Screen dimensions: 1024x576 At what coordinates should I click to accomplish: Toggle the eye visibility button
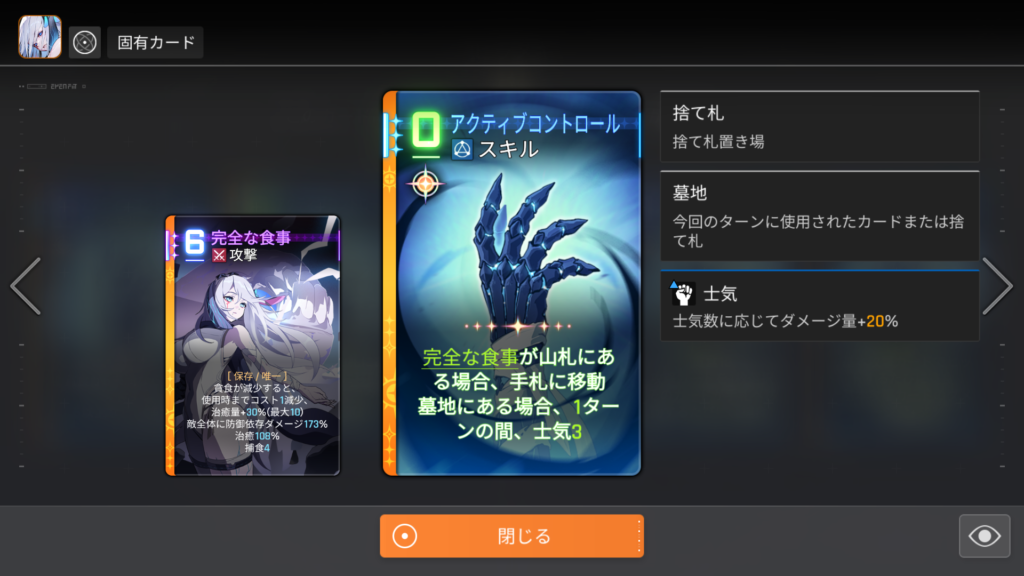click(984, 537)
